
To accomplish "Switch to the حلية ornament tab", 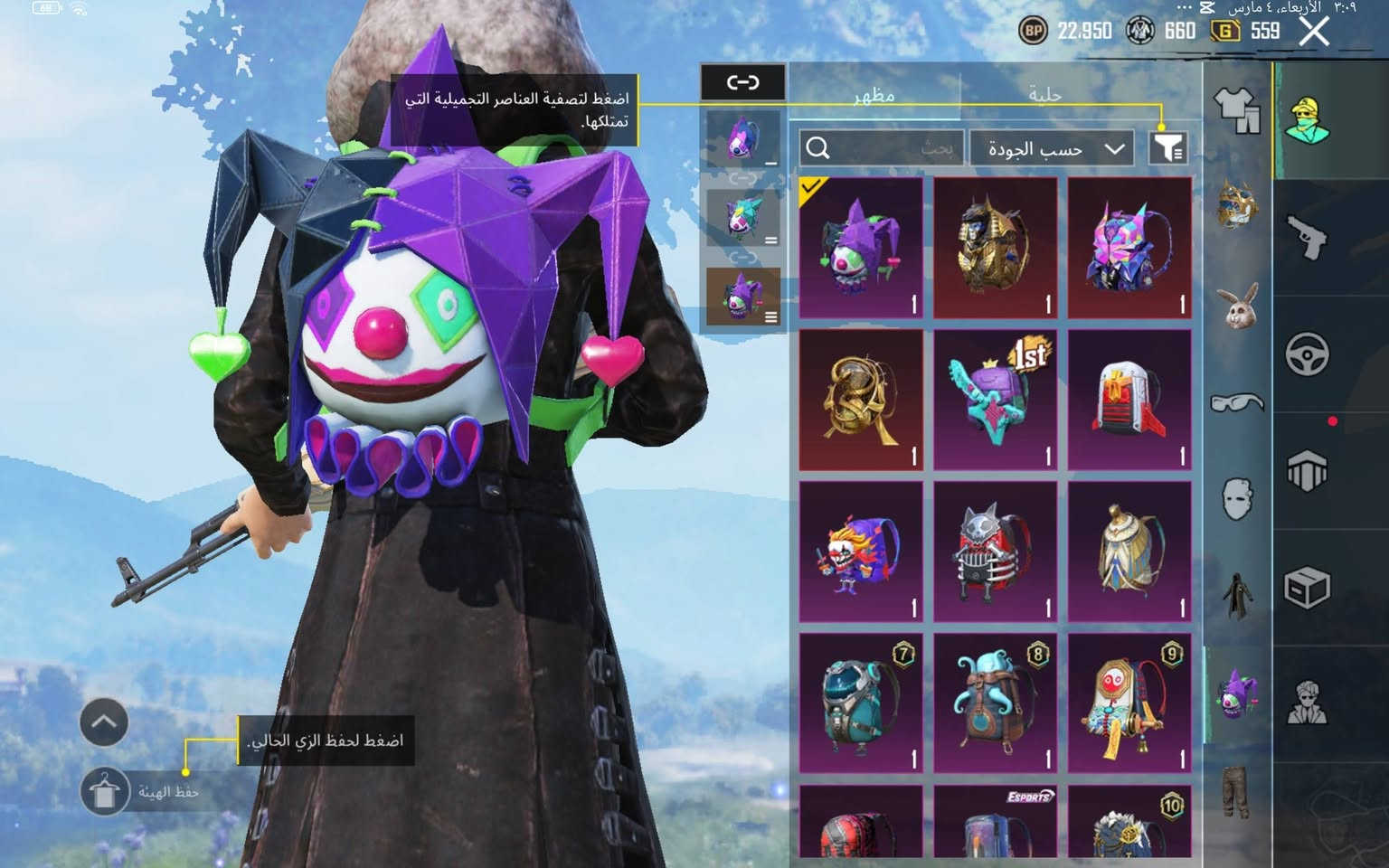I will (1044, 94).
